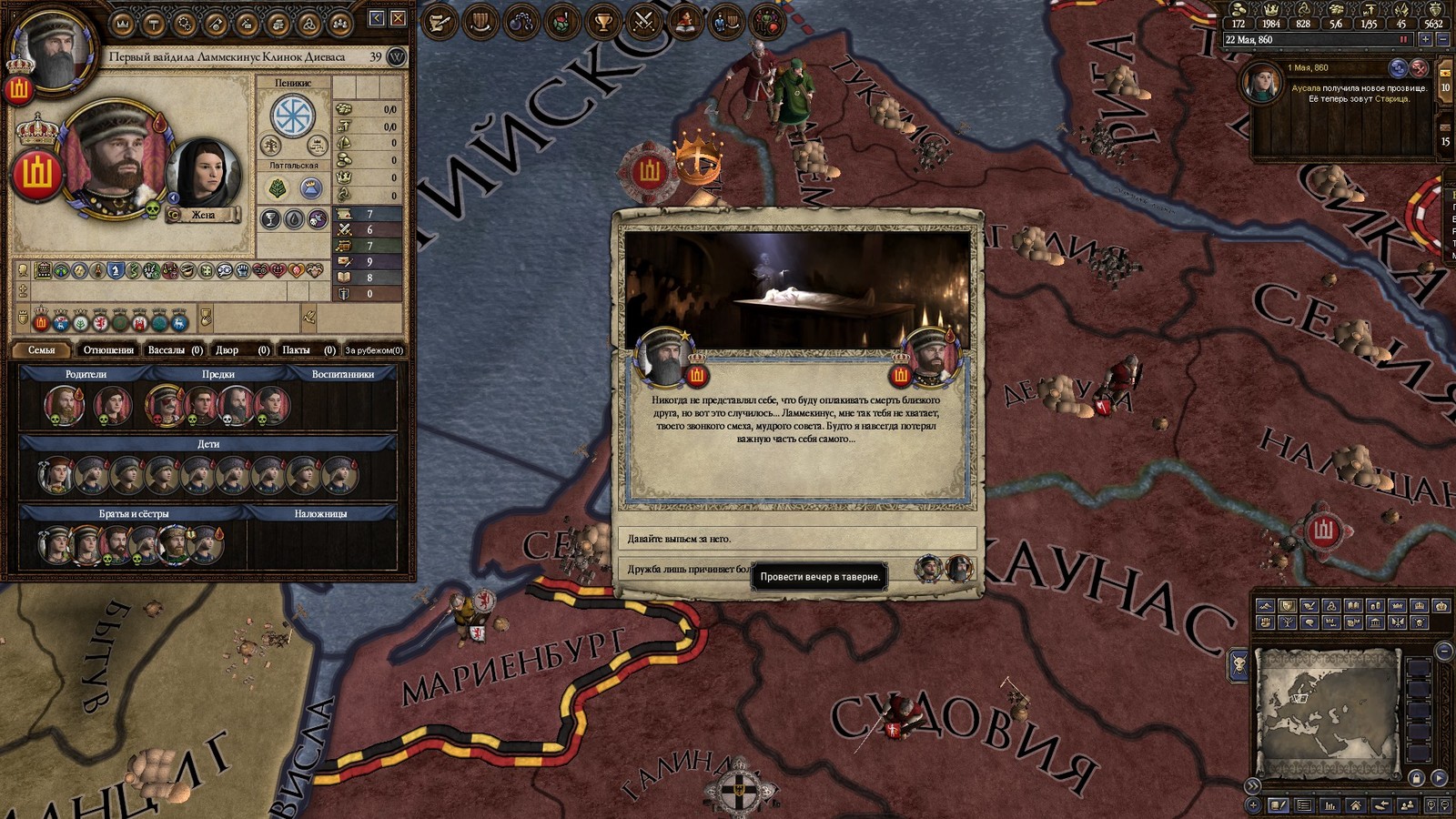
Task: Select the wife portrait labeled Жена
Action: [204, 174]
